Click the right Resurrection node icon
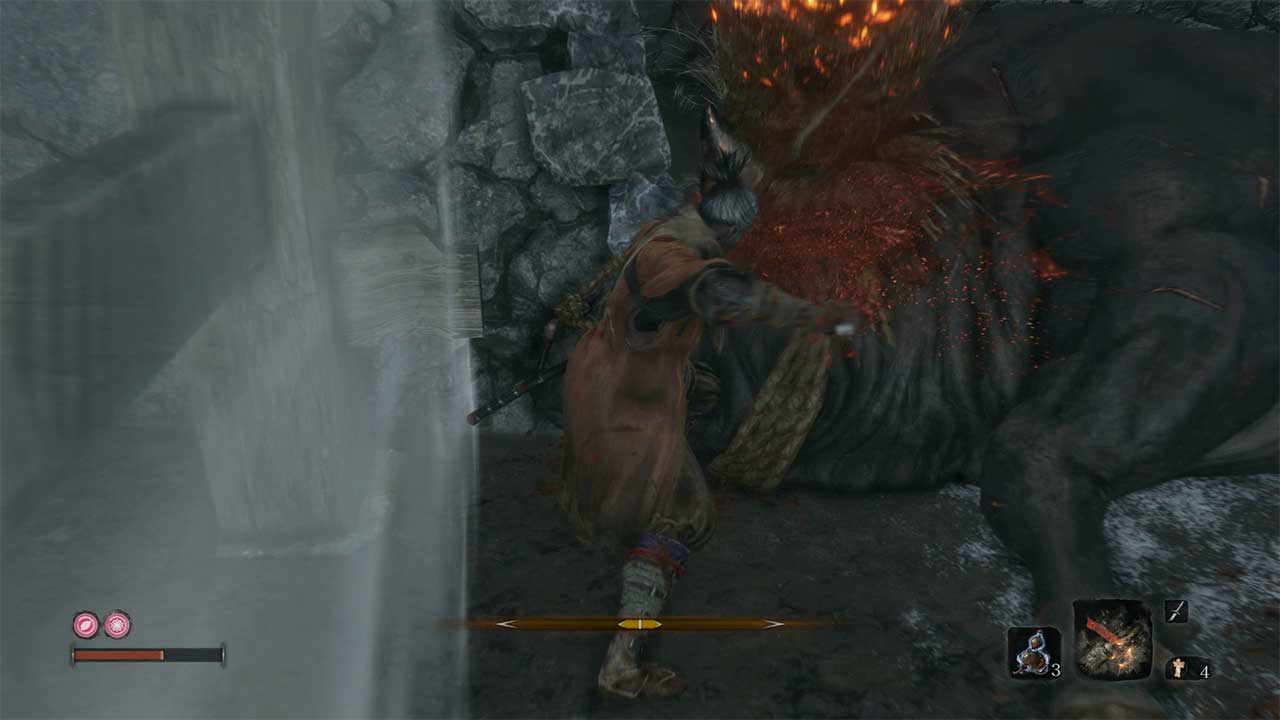The image size is (1280, 720). coord(116,624)
